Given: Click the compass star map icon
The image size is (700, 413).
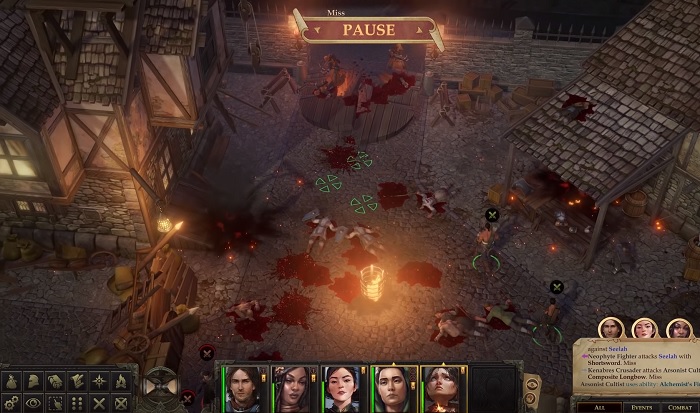Looking at the screenshot, I should (99, 381).
